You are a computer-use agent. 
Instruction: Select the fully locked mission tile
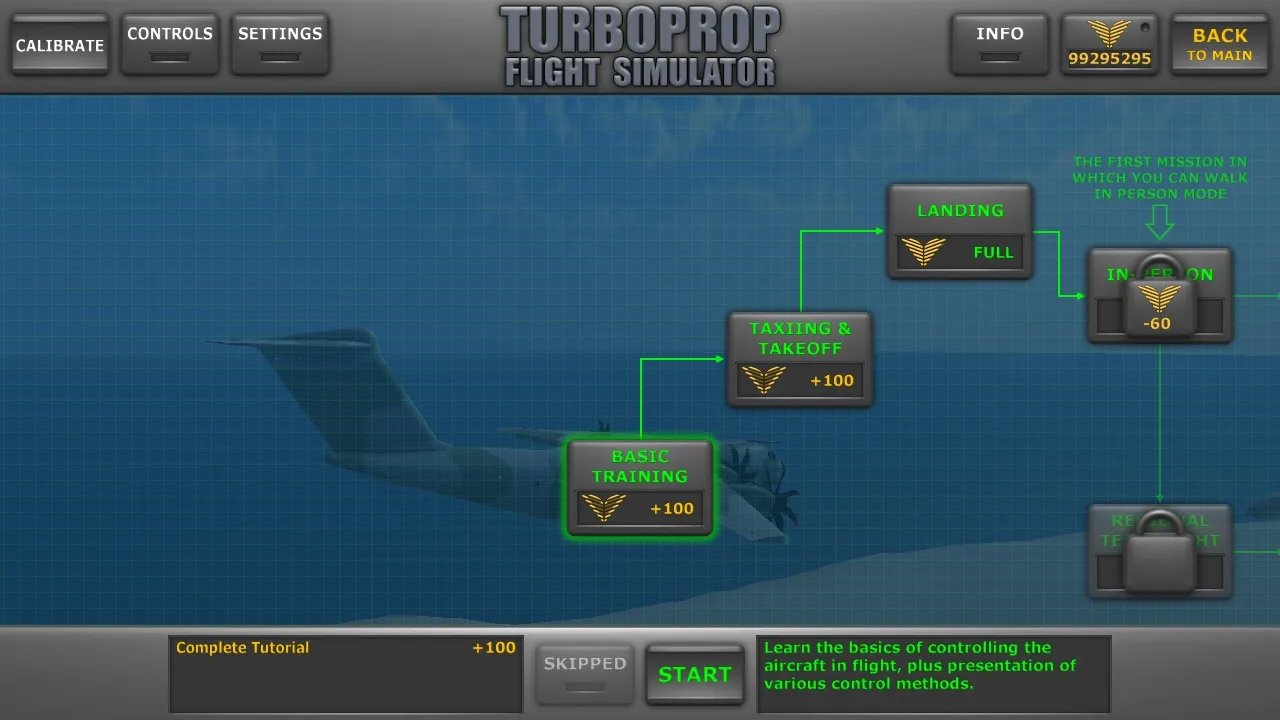pyautogui.click(x=1159, y=551)
